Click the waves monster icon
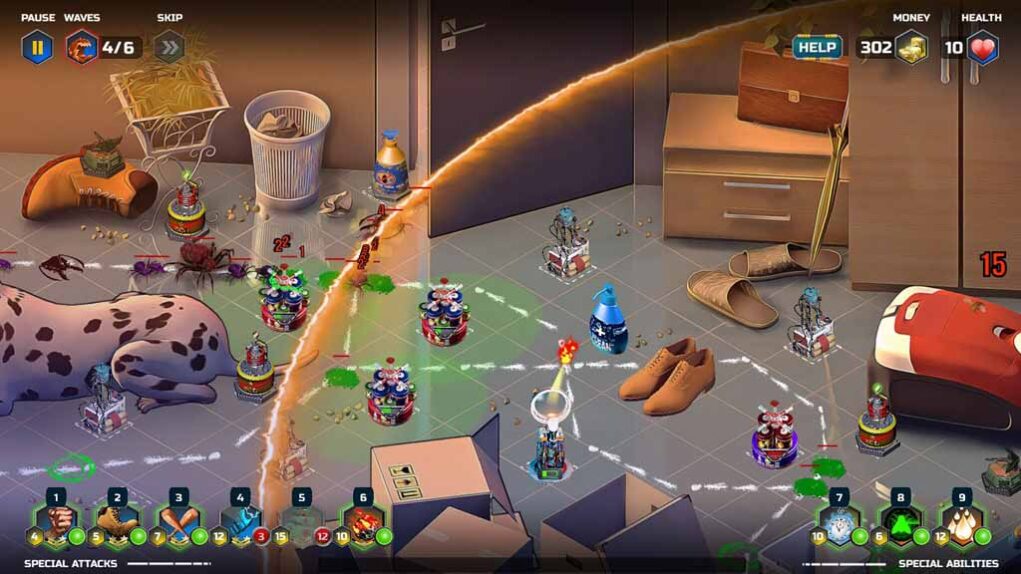This screenshot has width=1021, height=574. coord(82,46)
